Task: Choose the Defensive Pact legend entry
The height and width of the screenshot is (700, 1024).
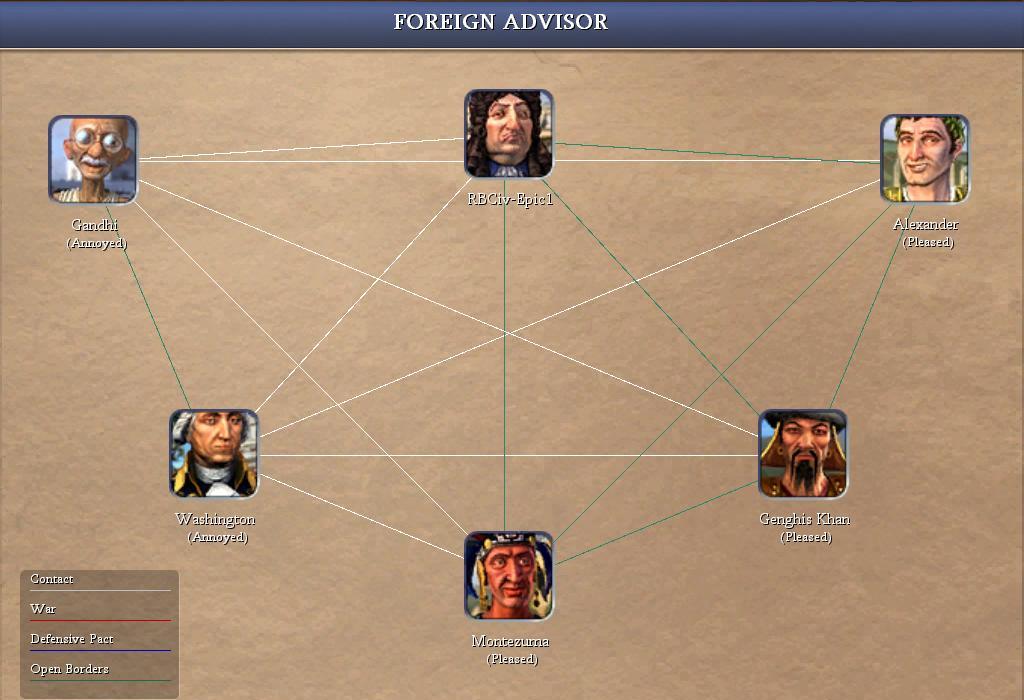Action: (71, 639)
